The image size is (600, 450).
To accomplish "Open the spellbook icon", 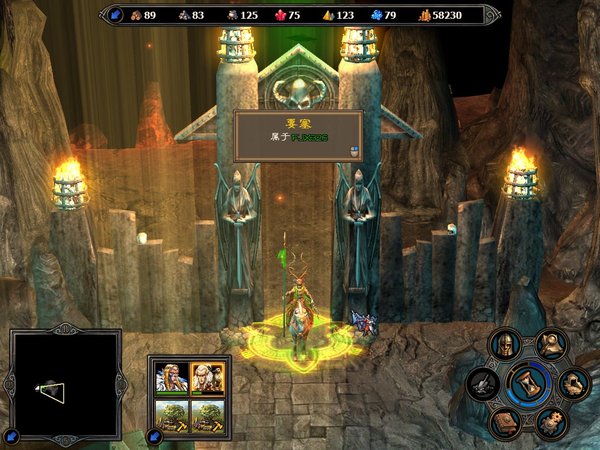I will (504, 421).
